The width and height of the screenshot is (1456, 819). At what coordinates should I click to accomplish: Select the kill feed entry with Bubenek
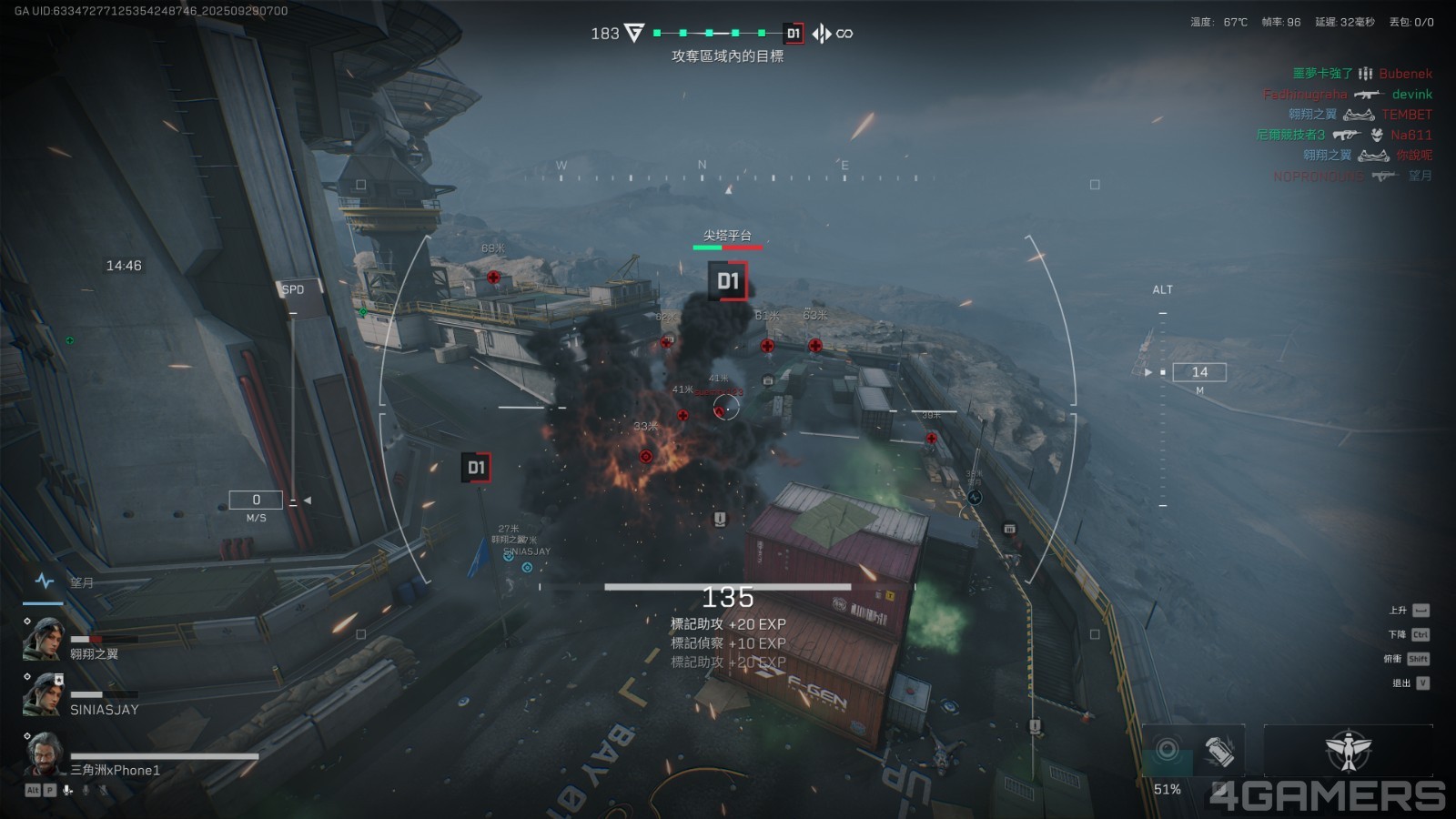click(x=1362, y=74)
